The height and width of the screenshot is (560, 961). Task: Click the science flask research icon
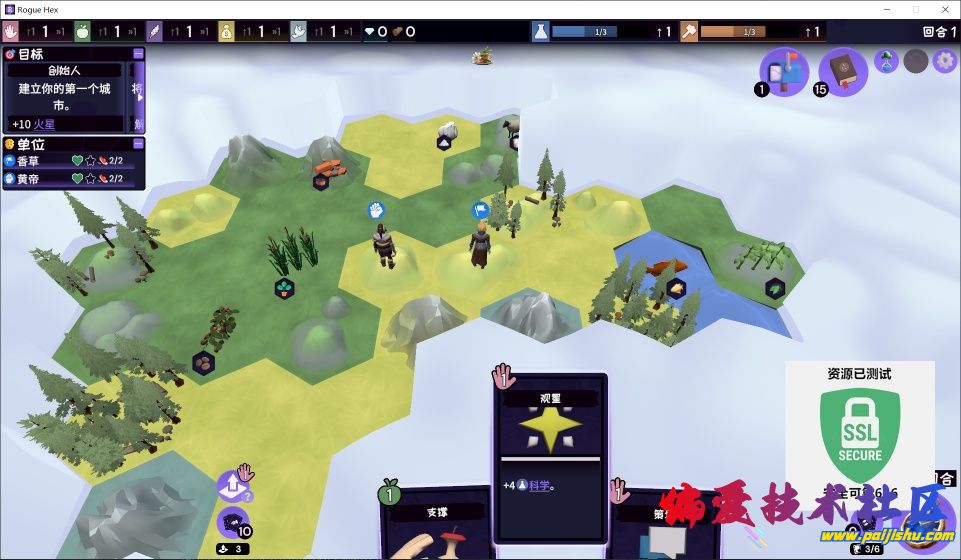coord(540,32)
